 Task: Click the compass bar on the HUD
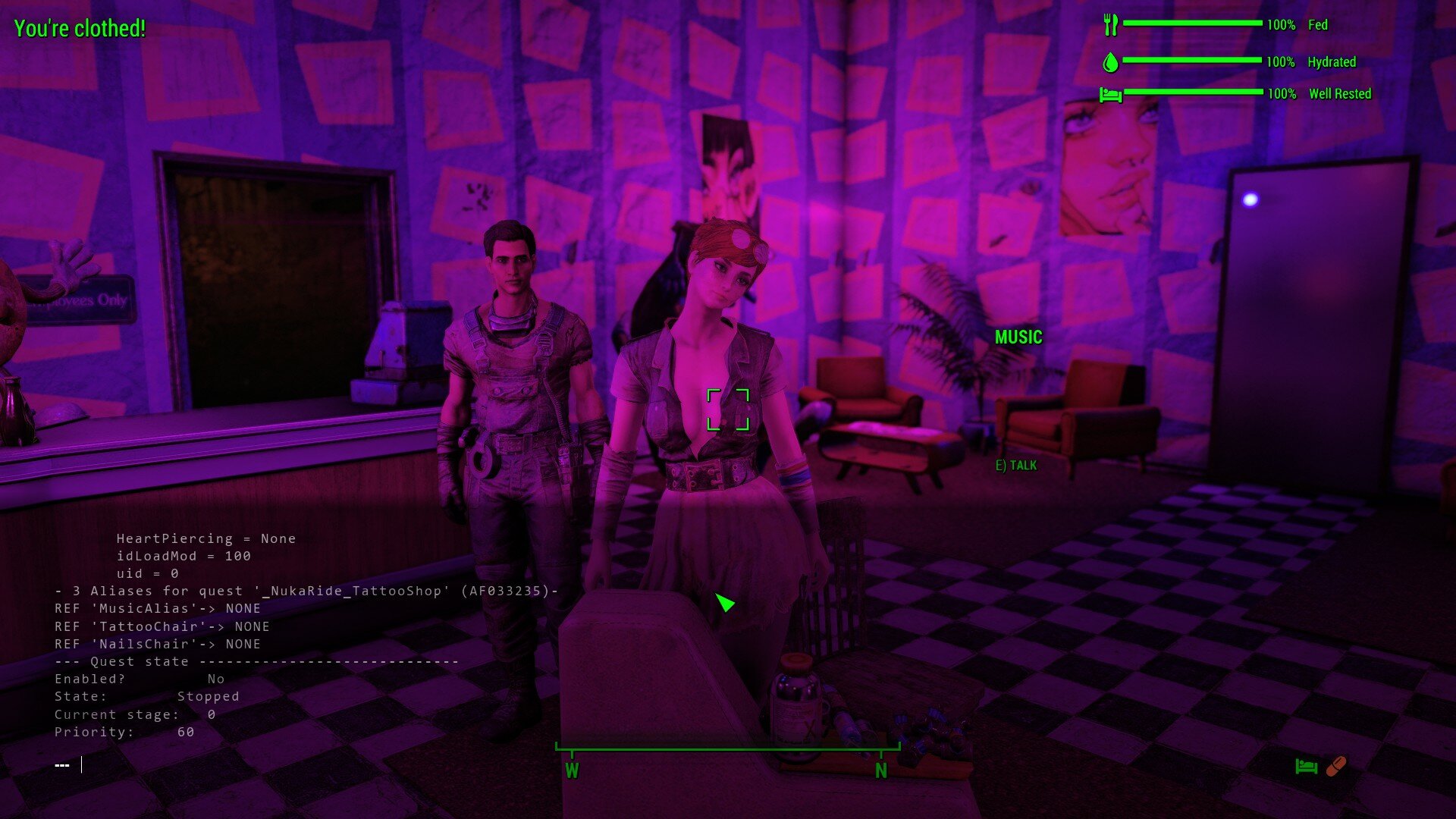[726, 749]
